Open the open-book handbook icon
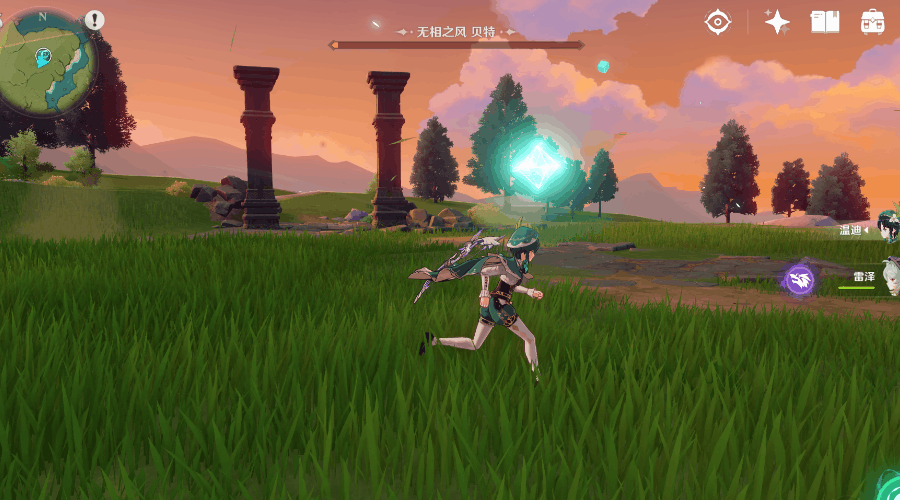Viewport: 900px width, 500px height. 825,22
